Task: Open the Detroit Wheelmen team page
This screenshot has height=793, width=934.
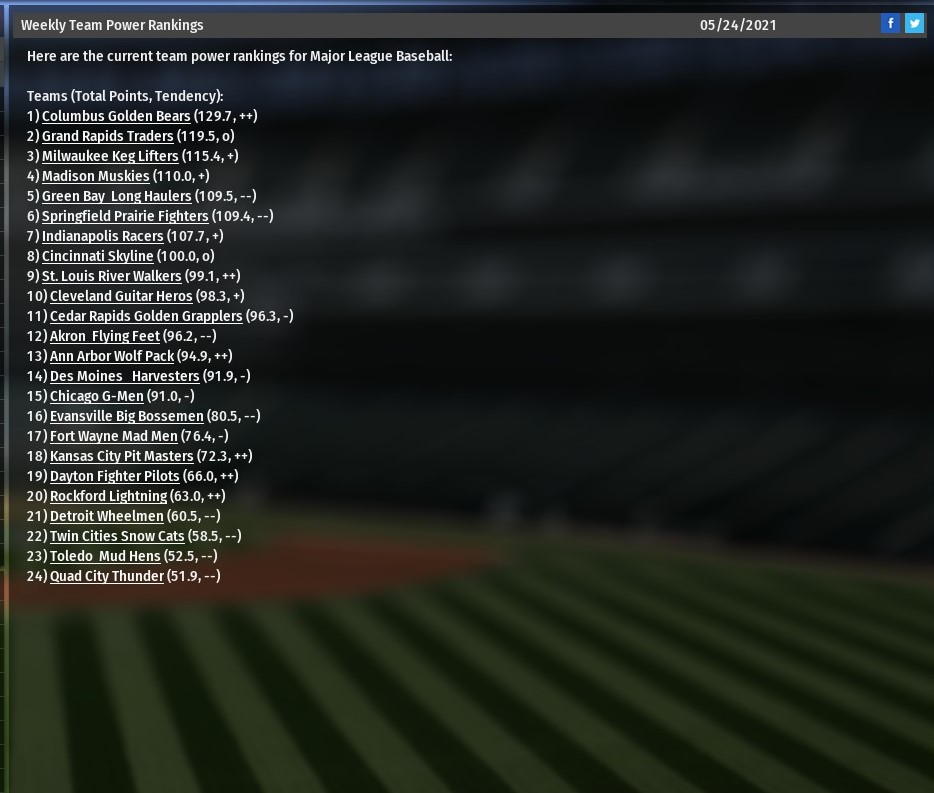Action: pyautogui.click(x=107, y=516)
